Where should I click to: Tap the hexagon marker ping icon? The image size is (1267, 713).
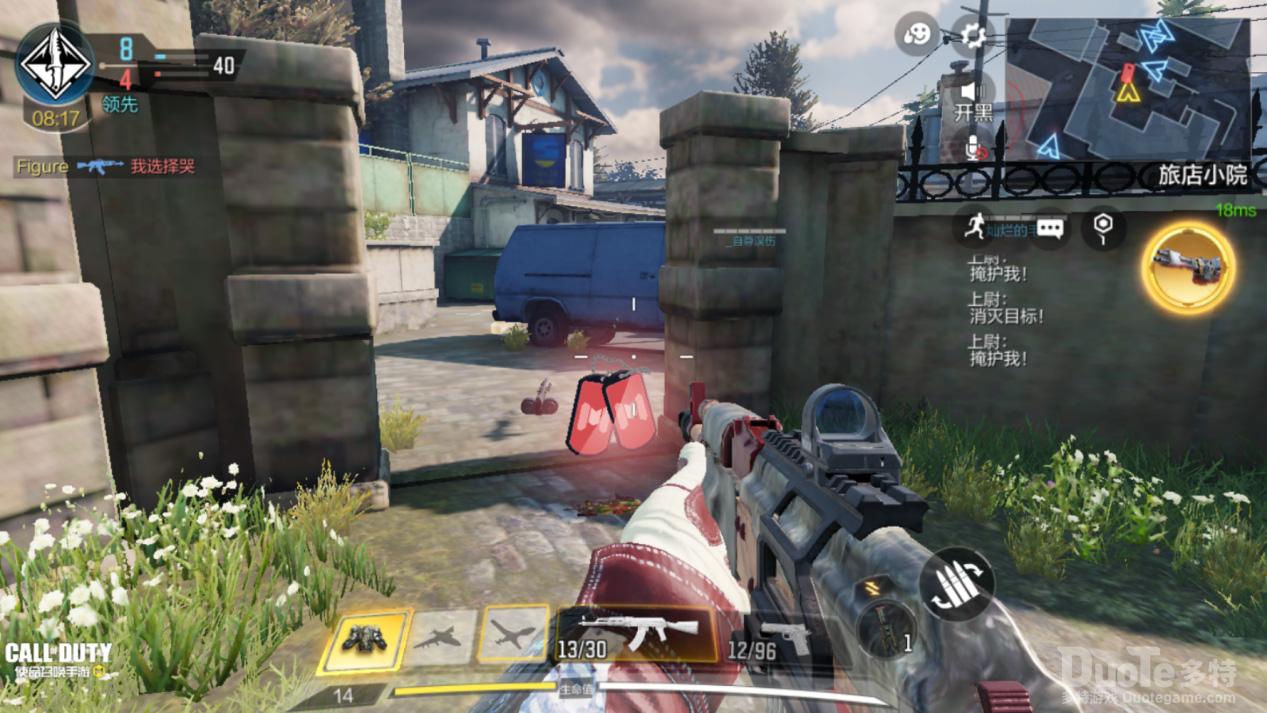pos(1102,227)
